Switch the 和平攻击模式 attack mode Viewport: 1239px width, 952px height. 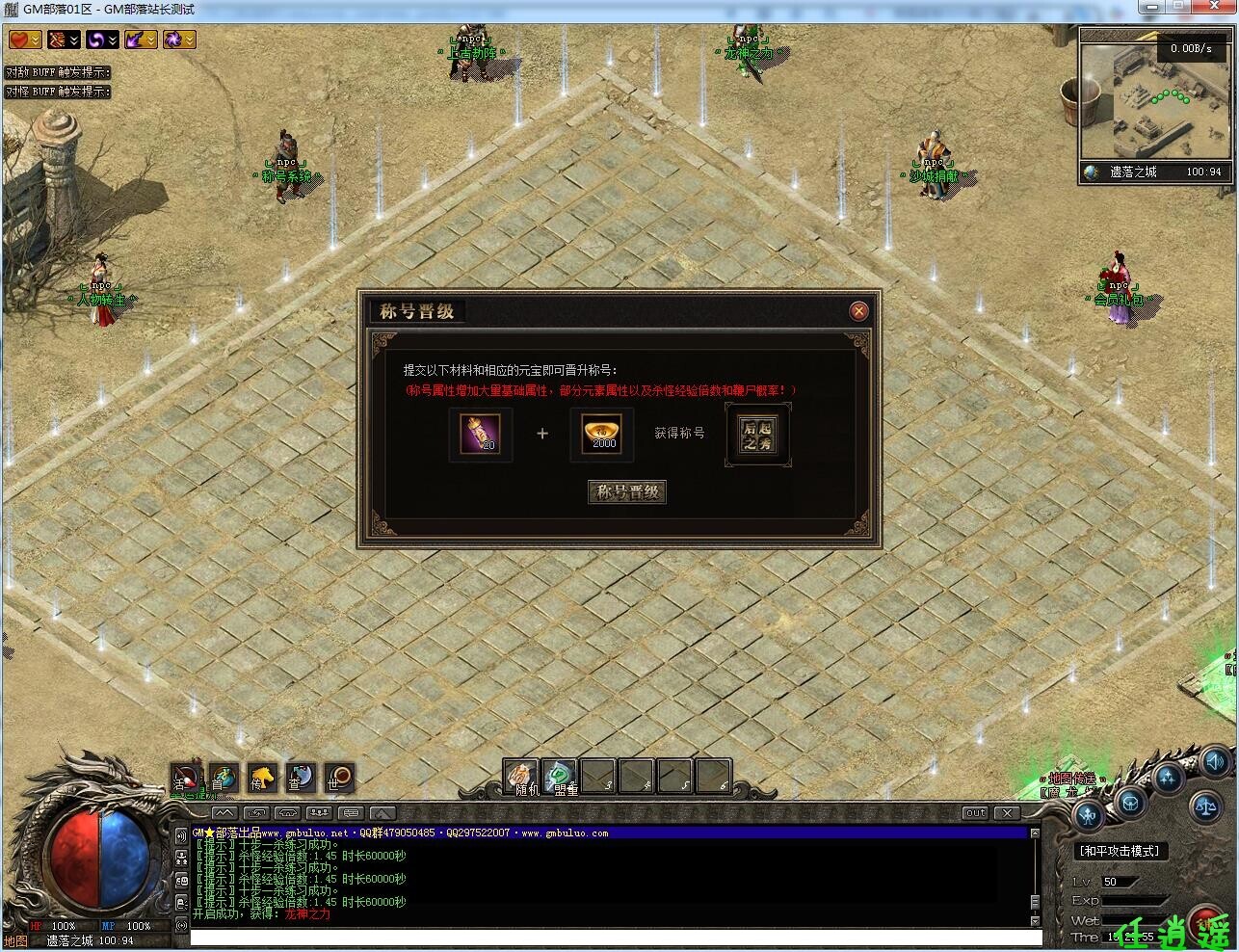(1120, 851)
